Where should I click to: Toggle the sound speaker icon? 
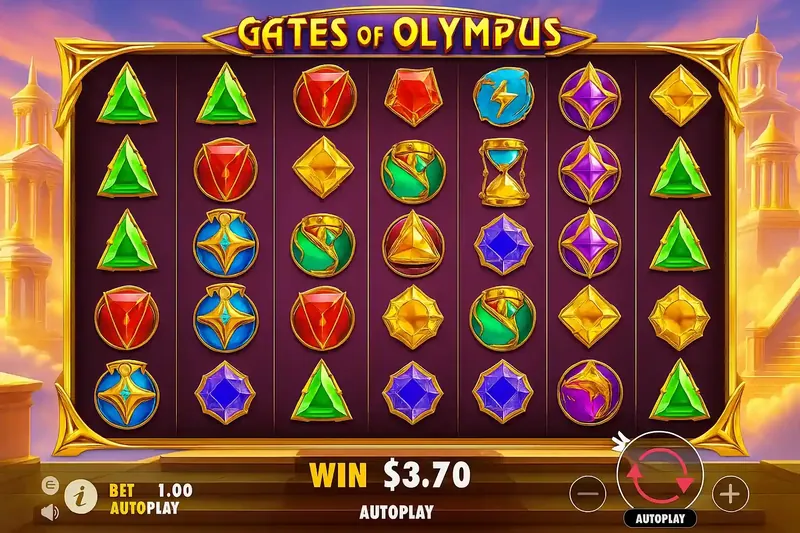(49, 513)
